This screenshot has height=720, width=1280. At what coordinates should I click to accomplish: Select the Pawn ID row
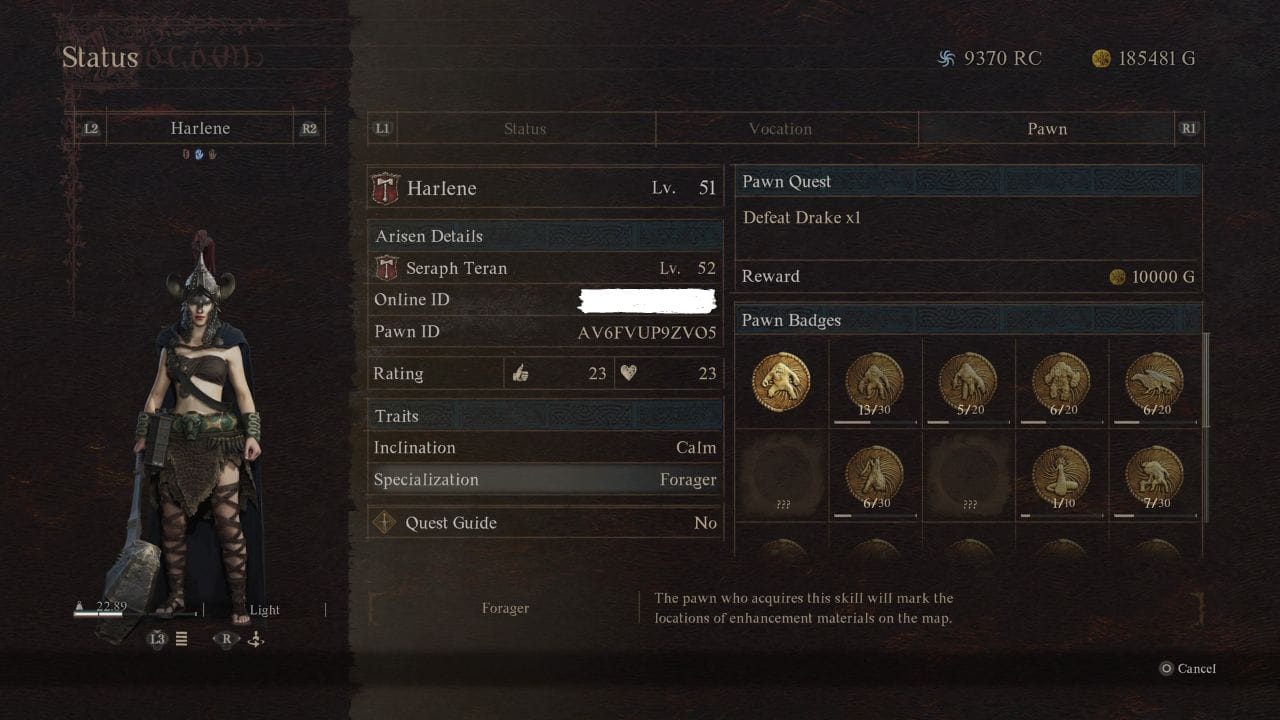(545, 332)
